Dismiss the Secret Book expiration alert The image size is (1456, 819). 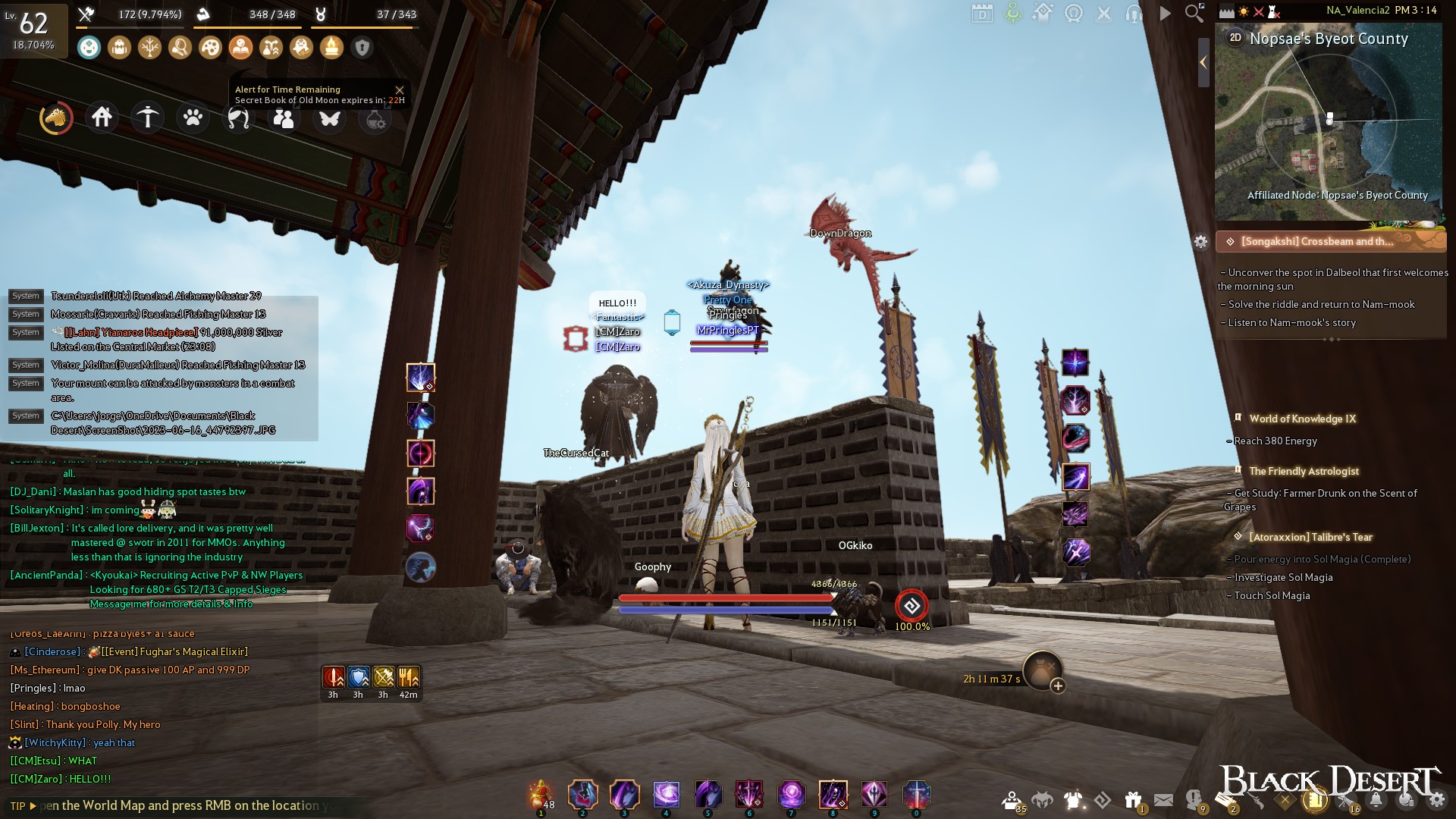(400, 89)
